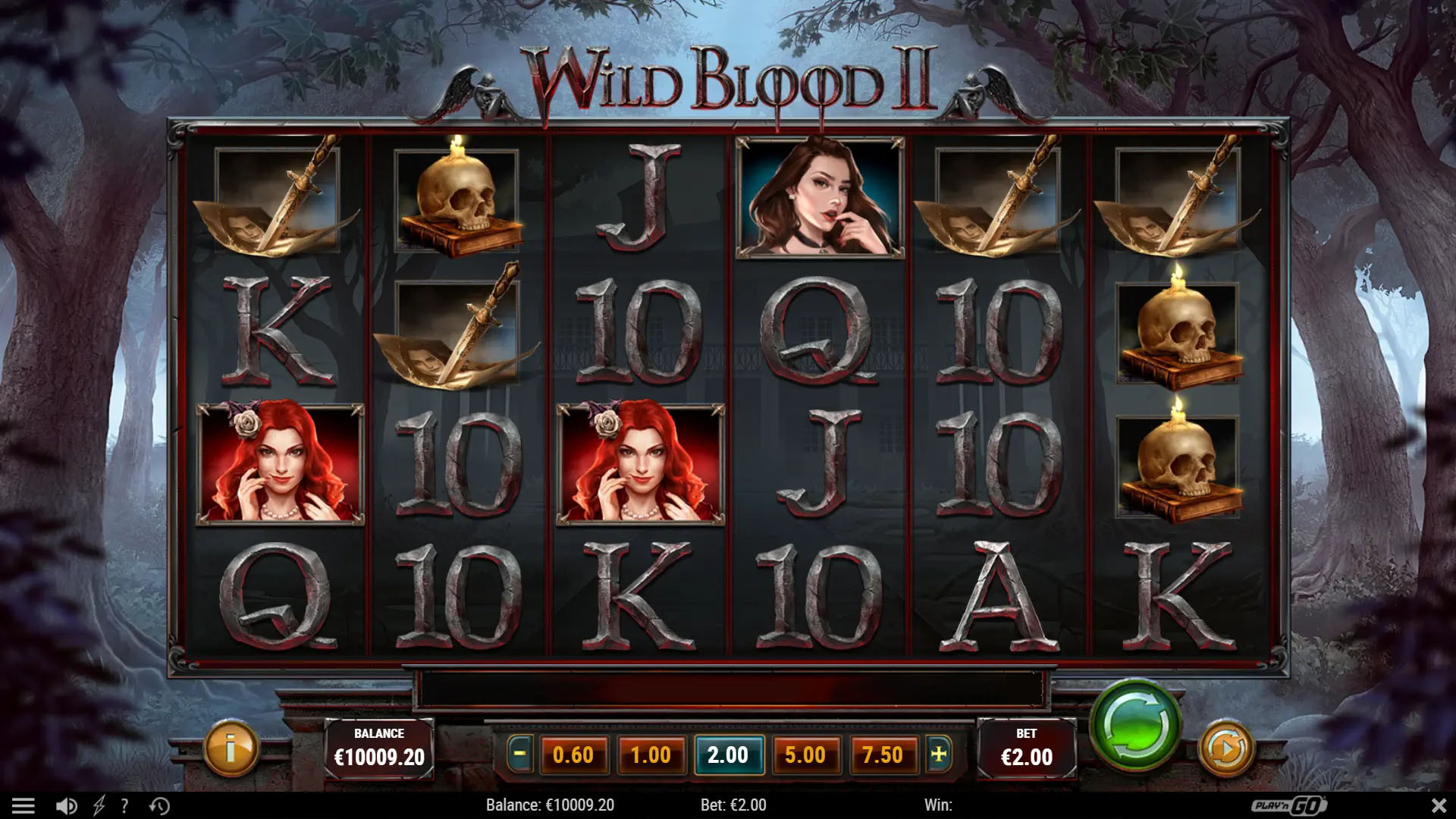Select the €1.00 bet chip

651,755
